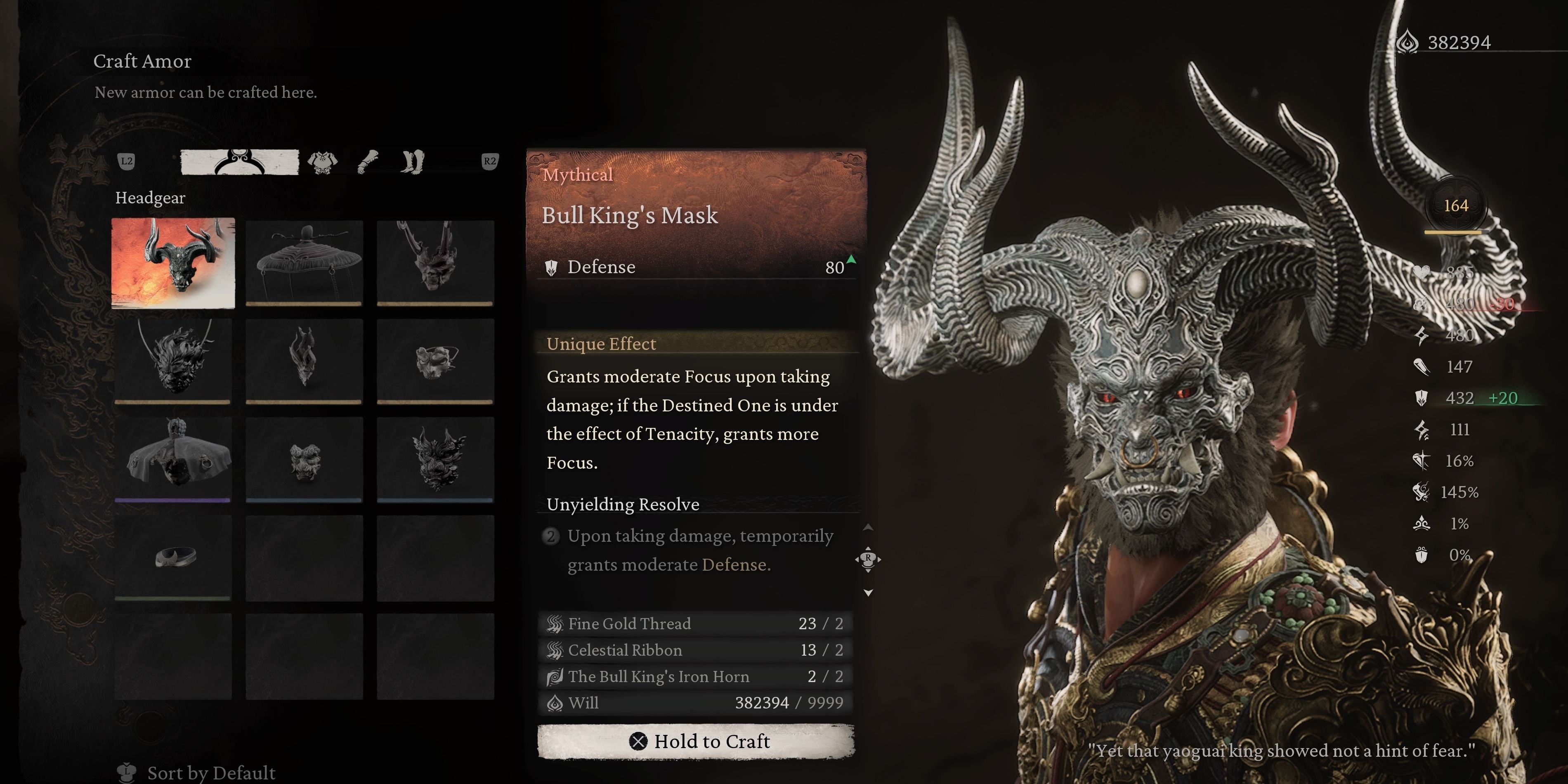Pick the small lion-face mask slot
This screenshot has height=784, width=1568.
click(304, 459)
